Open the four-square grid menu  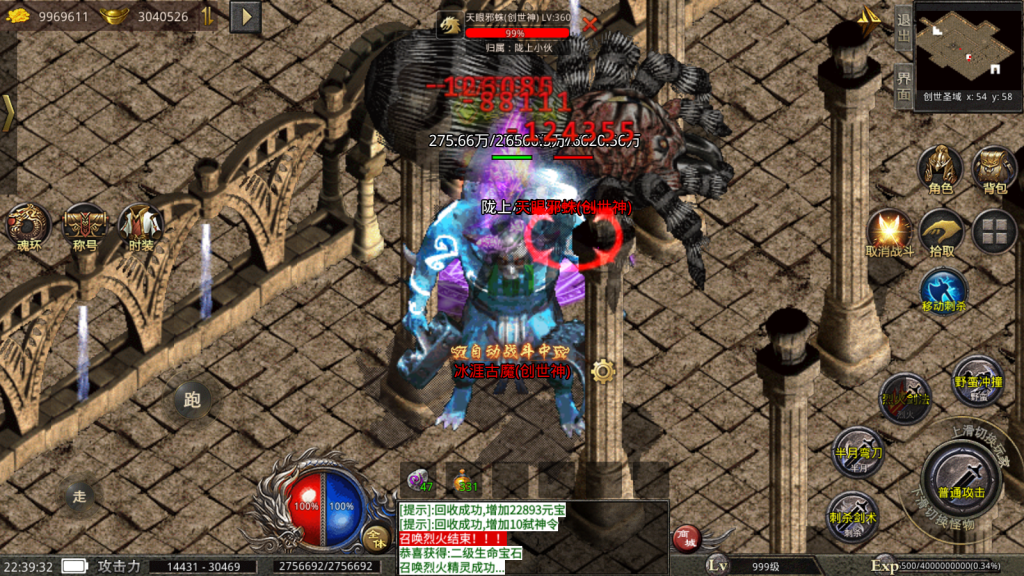(994, 231)
